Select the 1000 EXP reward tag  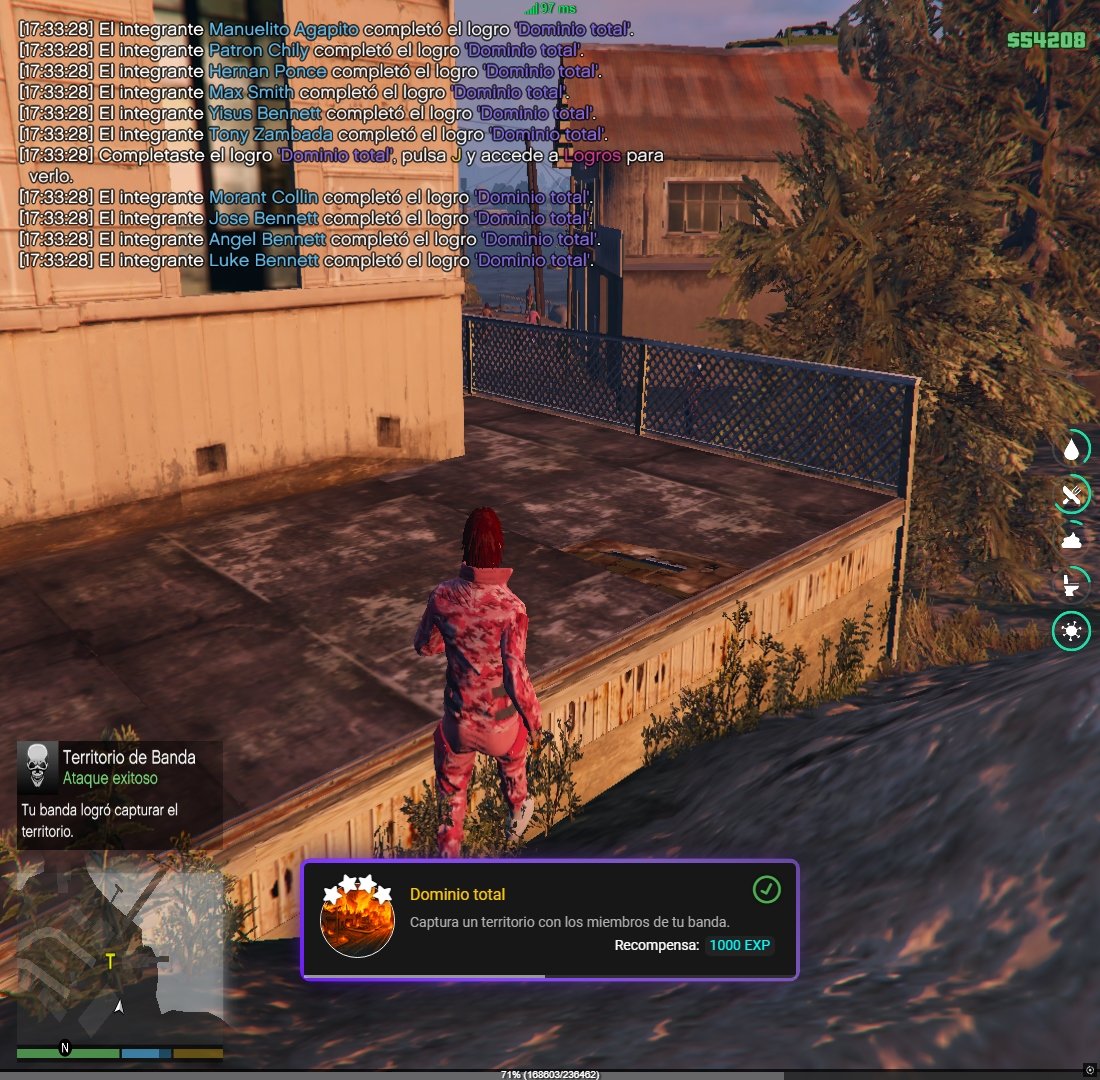[x=740, y=945]
